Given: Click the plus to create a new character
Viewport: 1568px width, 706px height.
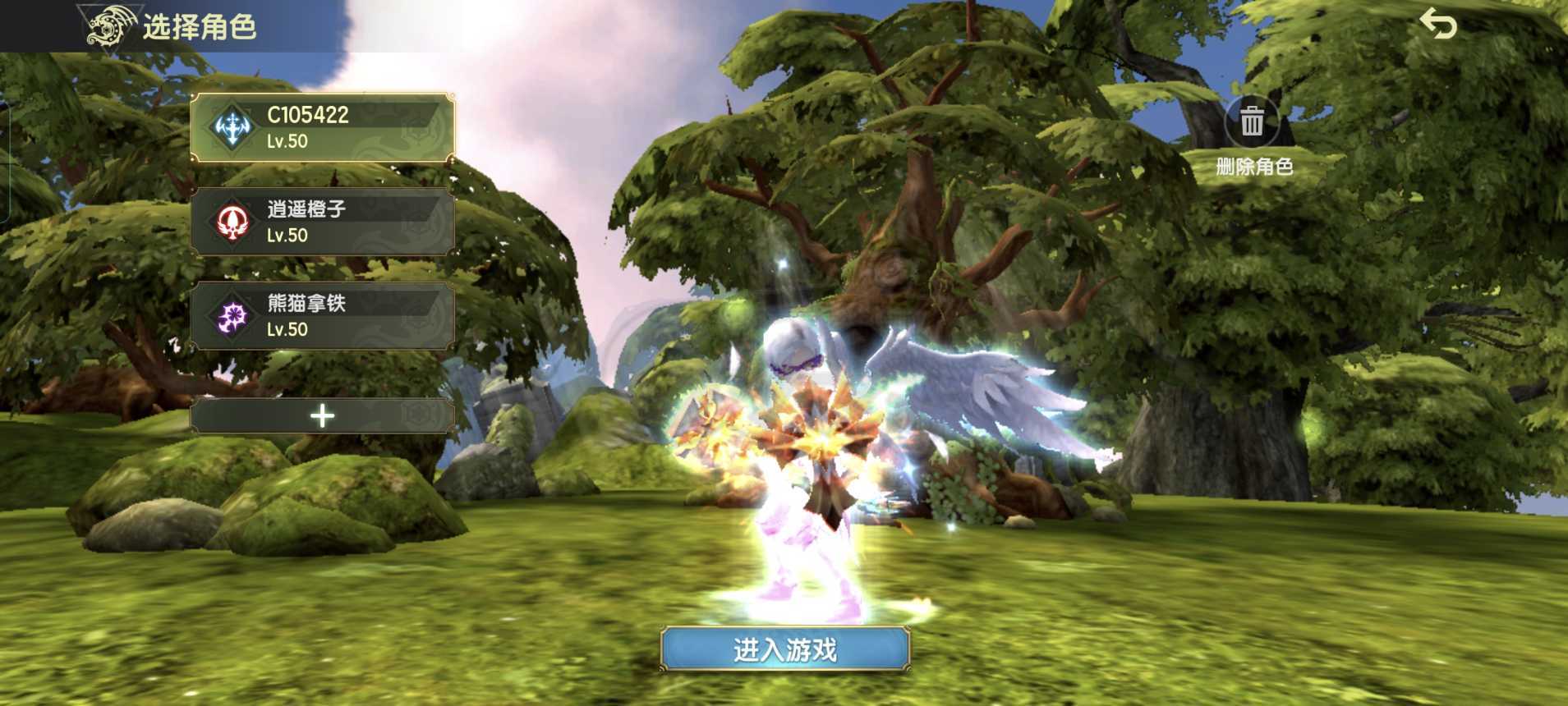Looking at the screenshot, I should (x=321, y=416).
